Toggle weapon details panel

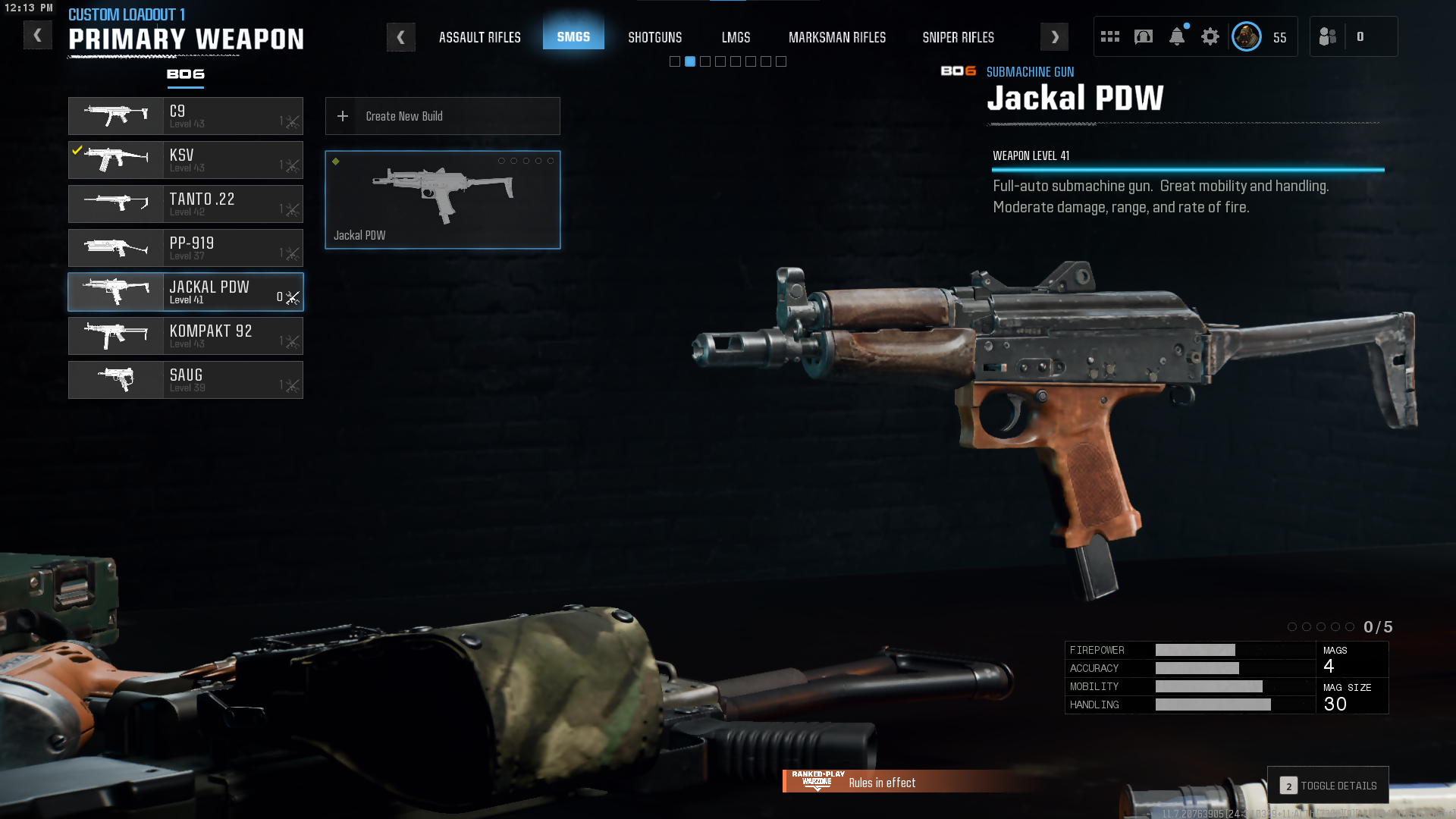[1328, 786]
